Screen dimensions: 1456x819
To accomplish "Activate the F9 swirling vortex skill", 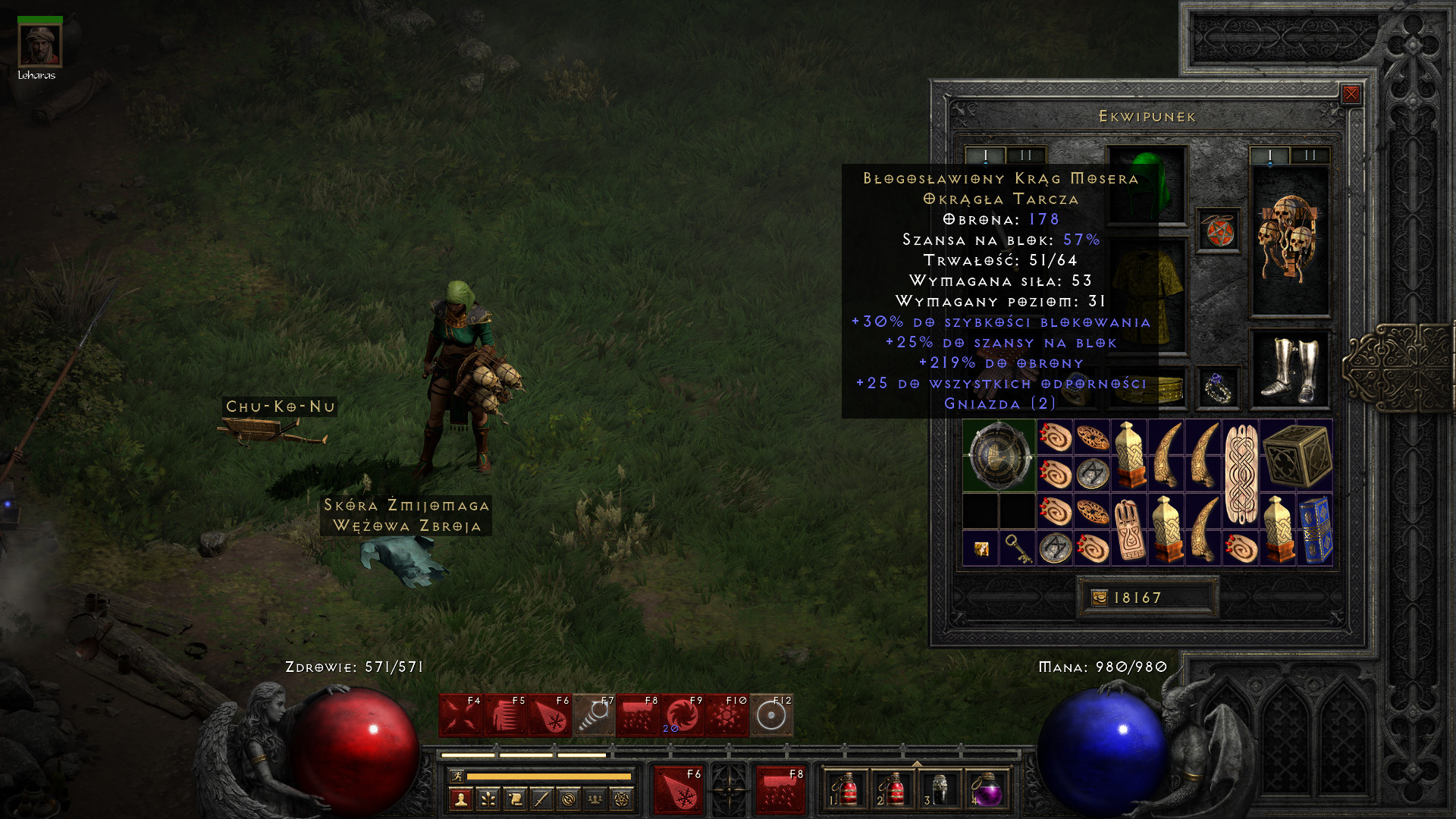I will click(x=682, y=715).
